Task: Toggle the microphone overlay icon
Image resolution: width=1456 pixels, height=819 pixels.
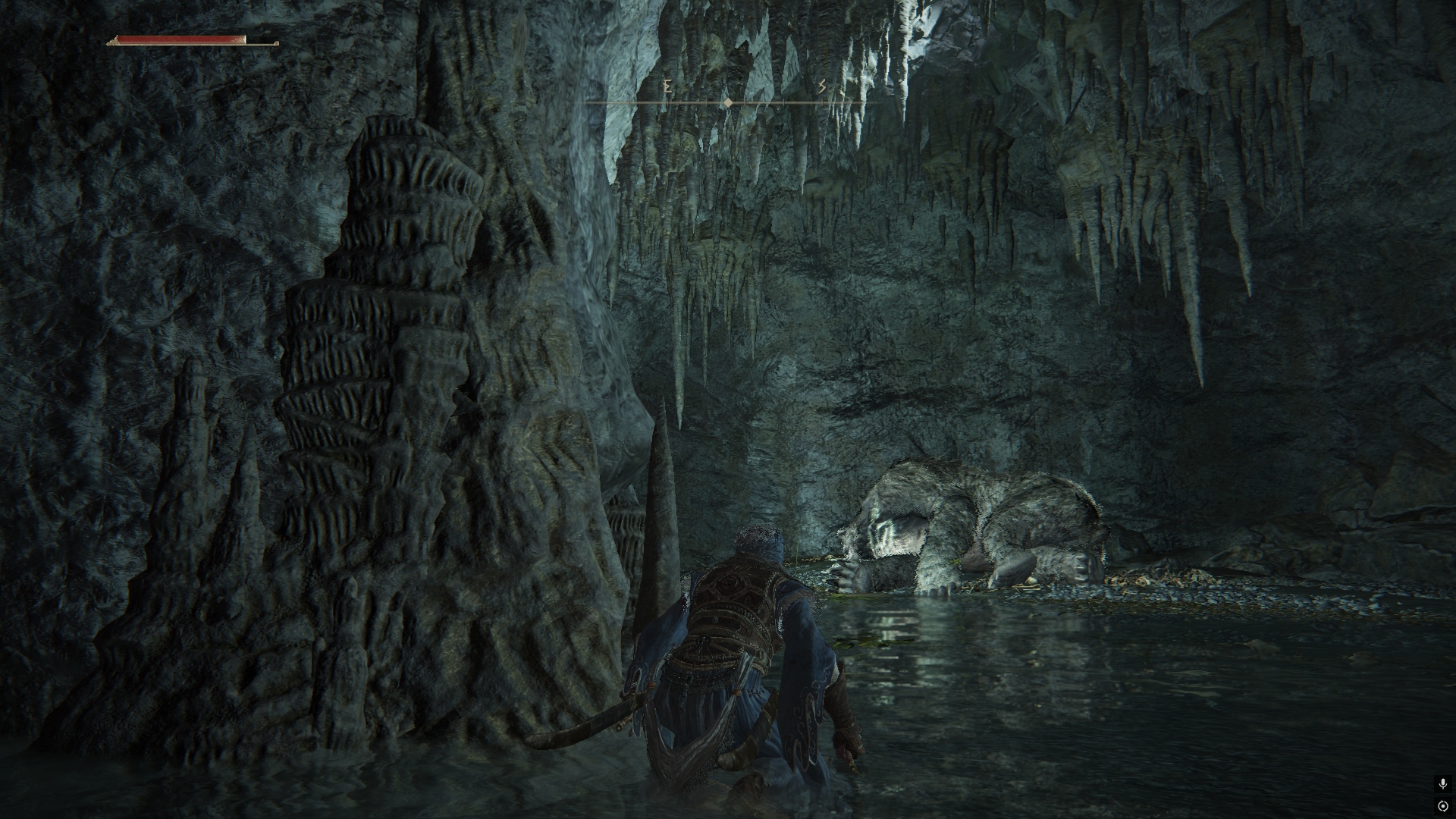Action: (1443, 784)
